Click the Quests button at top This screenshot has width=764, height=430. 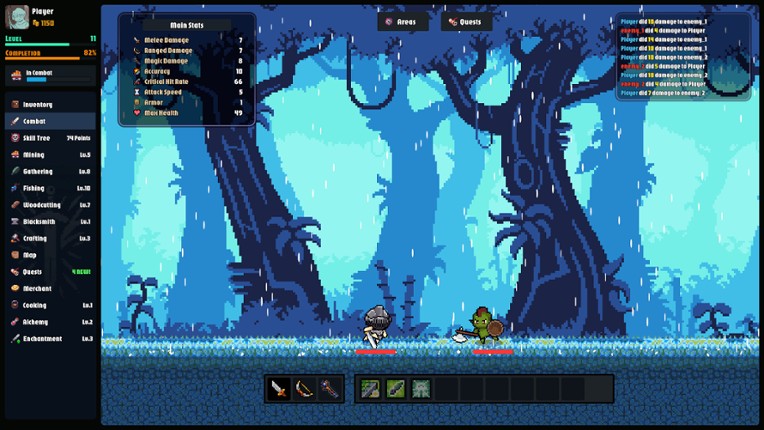tap(466, 22)
